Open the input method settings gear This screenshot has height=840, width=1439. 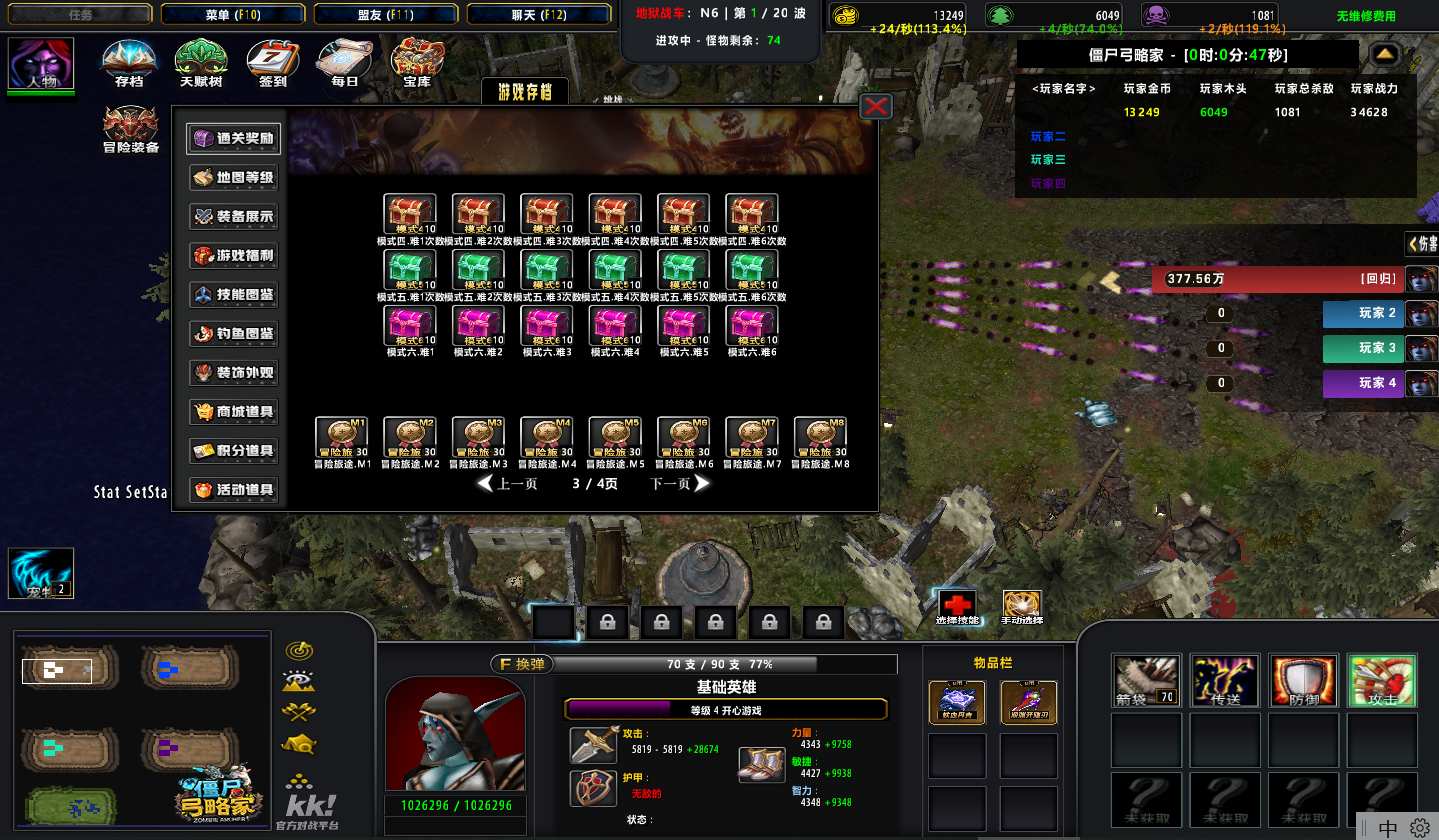tap(1420, 828)
